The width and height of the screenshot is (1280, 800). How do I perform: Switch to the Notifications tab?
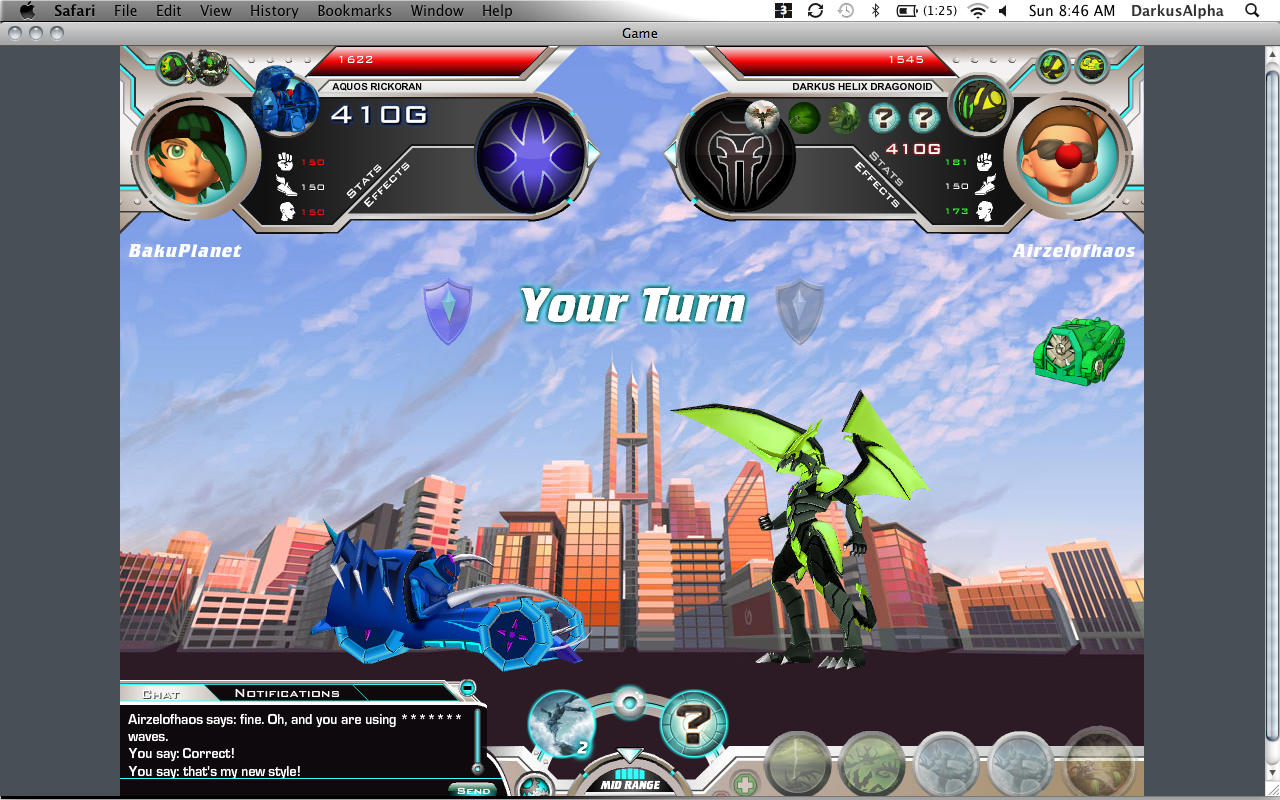point(287,693)
